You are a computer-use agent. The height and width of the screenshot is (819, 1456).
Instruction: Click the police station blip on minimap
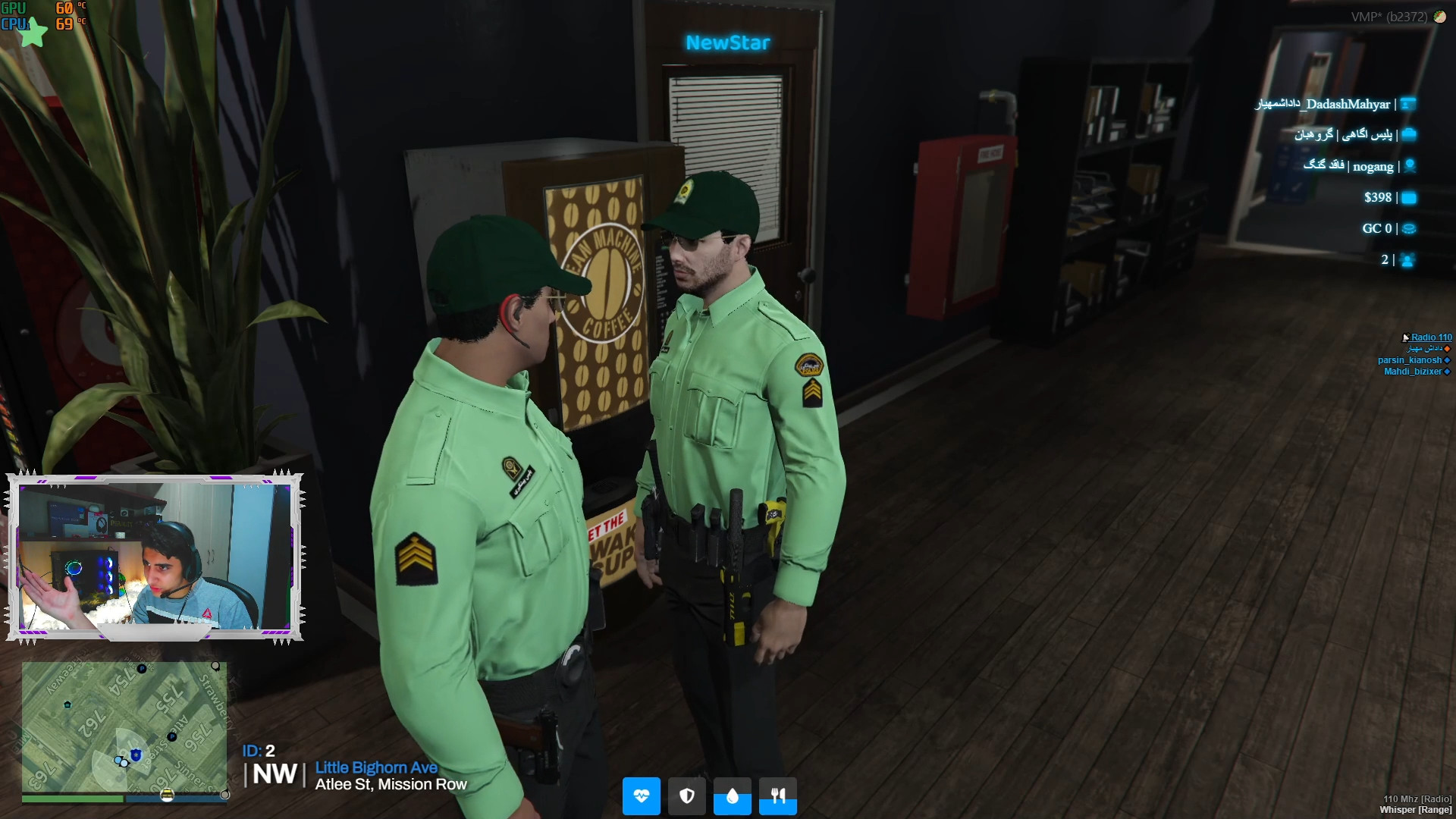tap(136, 755)
